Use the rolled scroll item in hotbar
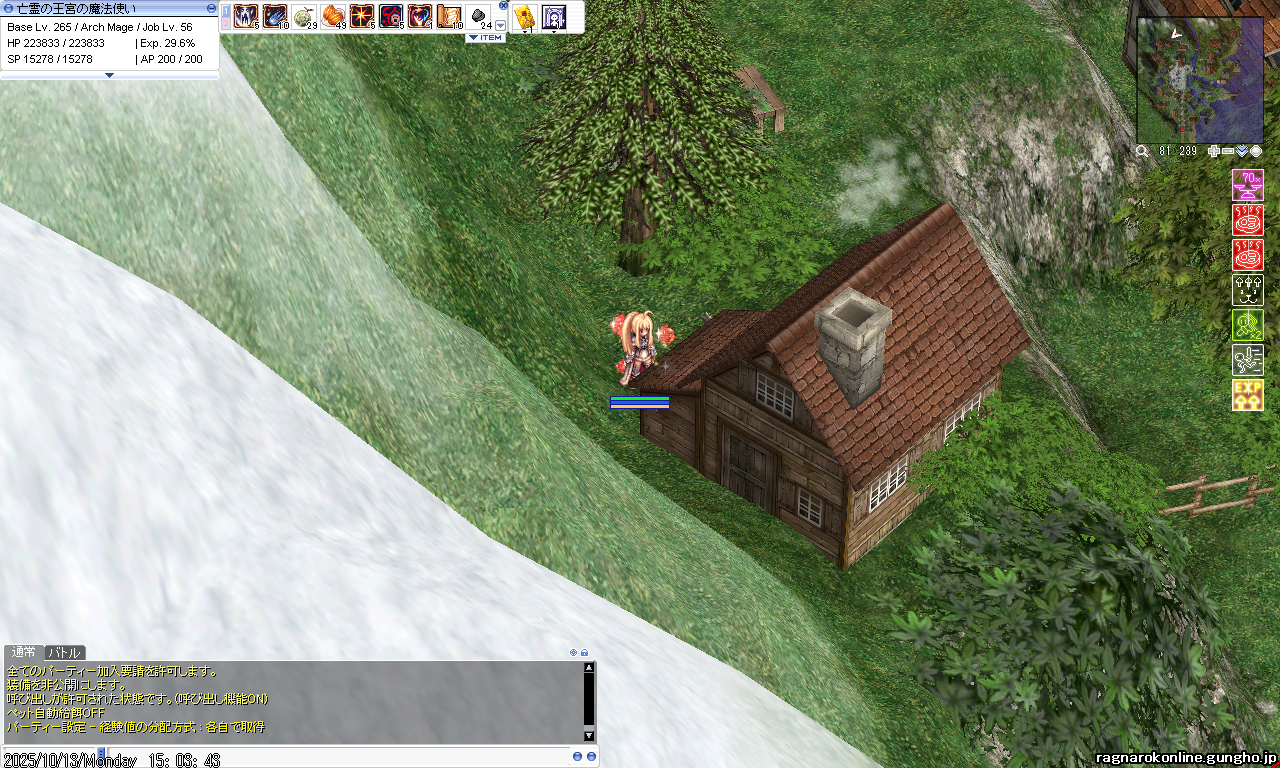The image size is (1280, 768). point(449,16)
